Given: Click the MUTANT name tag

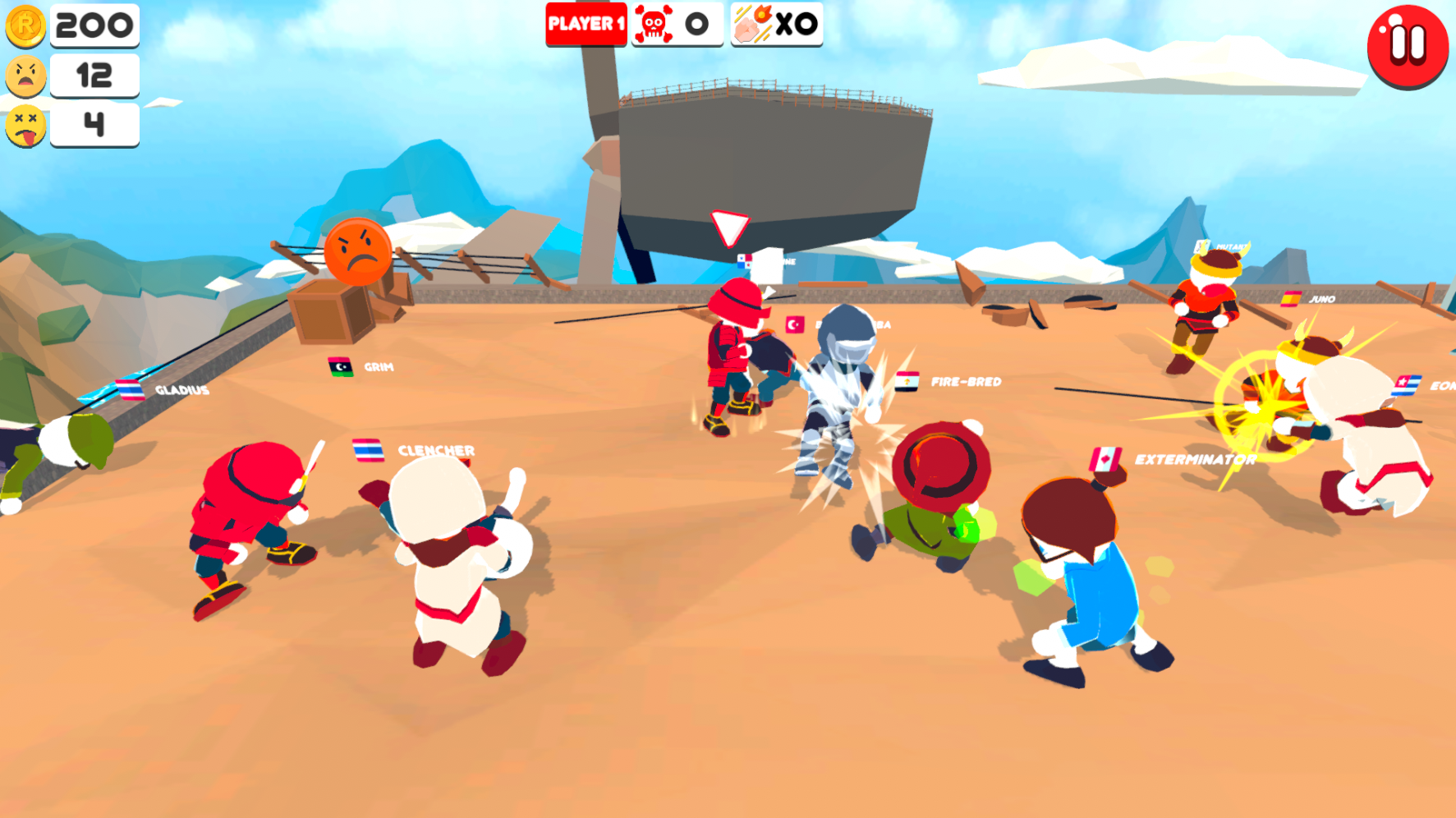Looking at the screenshot, I should pyautogui.click(x=1229, y=245).
